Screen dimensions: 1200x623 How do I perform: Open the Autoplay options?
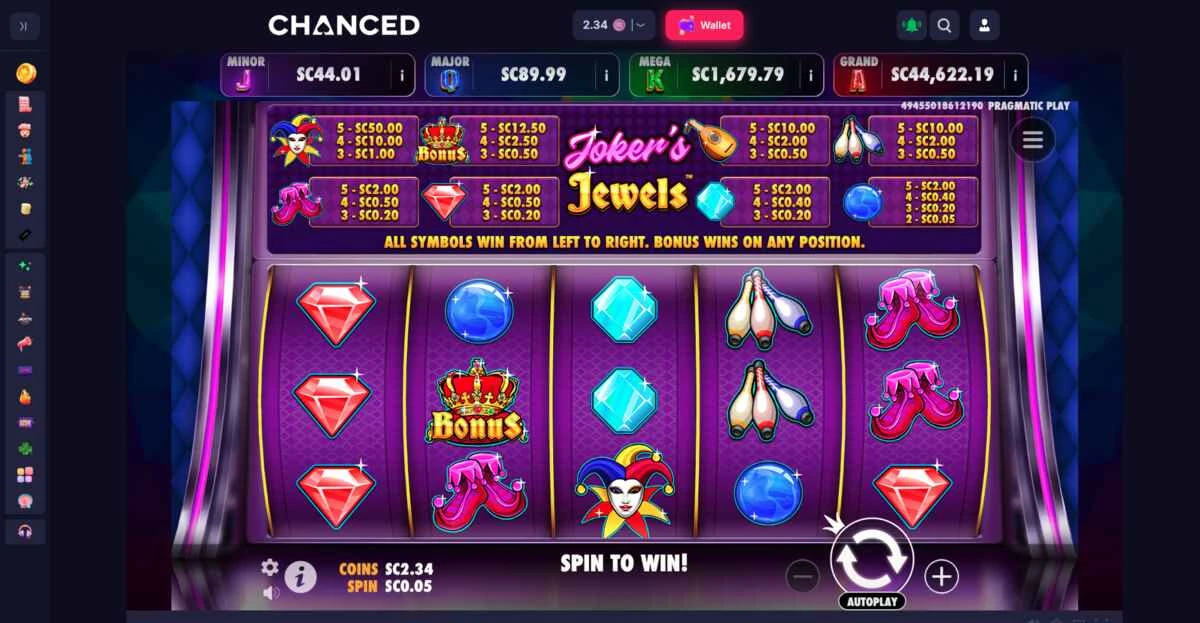pos(871,601)
